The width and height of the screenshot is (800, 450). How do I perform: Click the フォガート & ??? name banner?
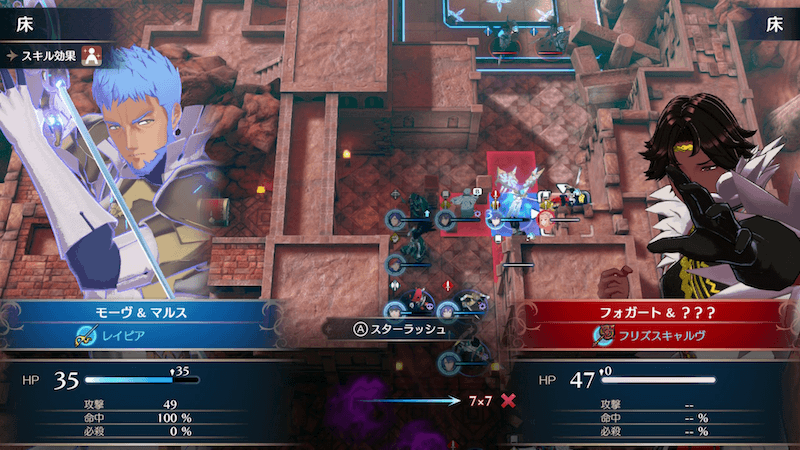click(x=658, y=312)
